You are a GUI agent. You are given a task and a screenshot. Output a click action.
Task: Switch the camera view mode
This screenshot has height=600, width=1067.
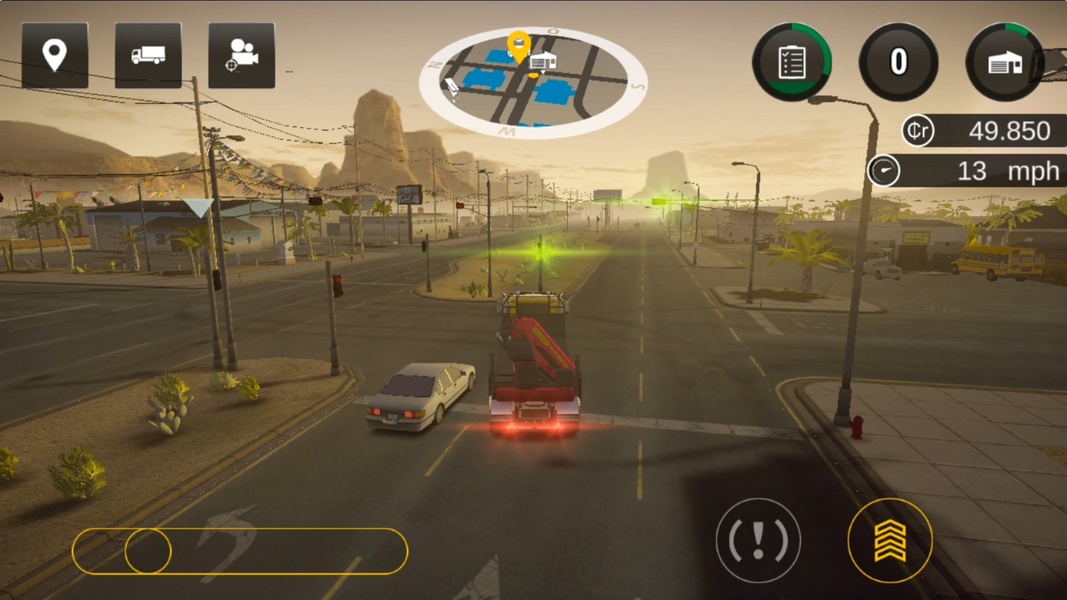[x=241, y=55]
